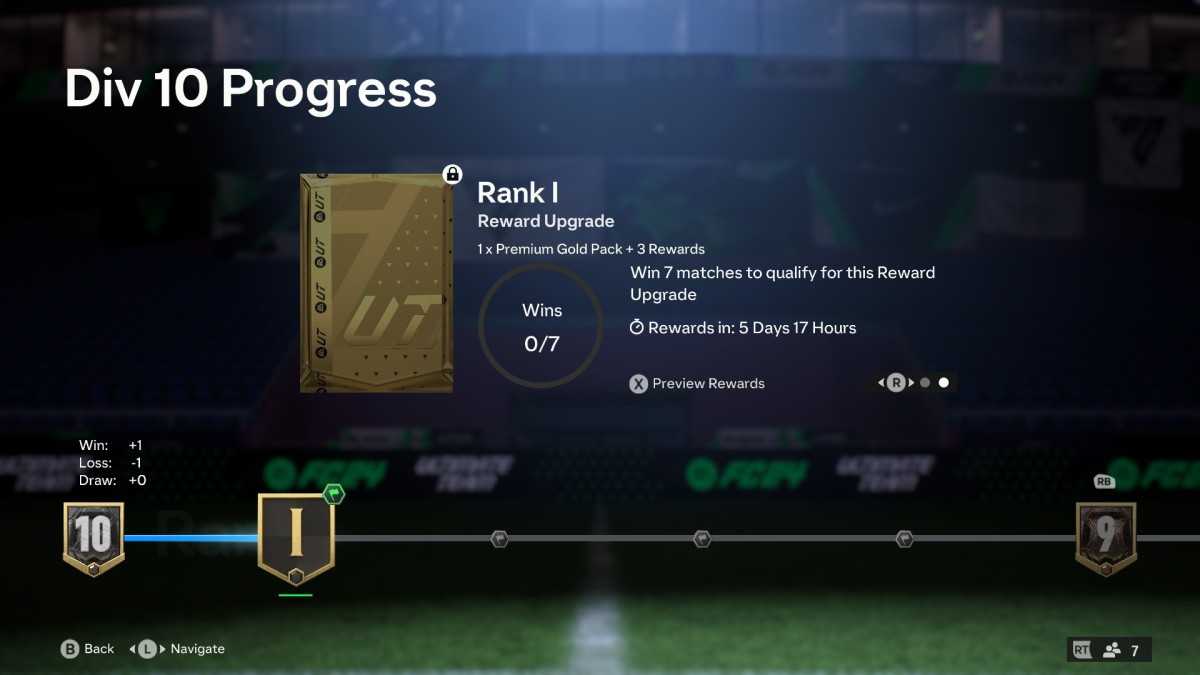The height and width of the screenshot is (675, 1200).
Task: Open the online players count panel
Action: 1109,650
